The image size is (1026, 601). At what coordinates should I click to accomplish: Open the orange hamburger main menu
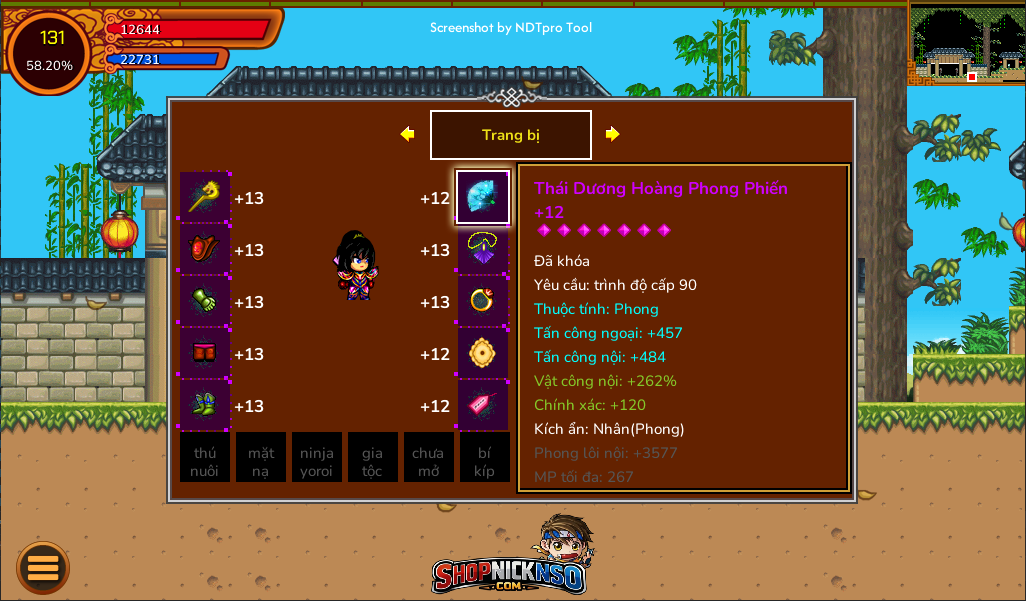[x=43, y=568]
